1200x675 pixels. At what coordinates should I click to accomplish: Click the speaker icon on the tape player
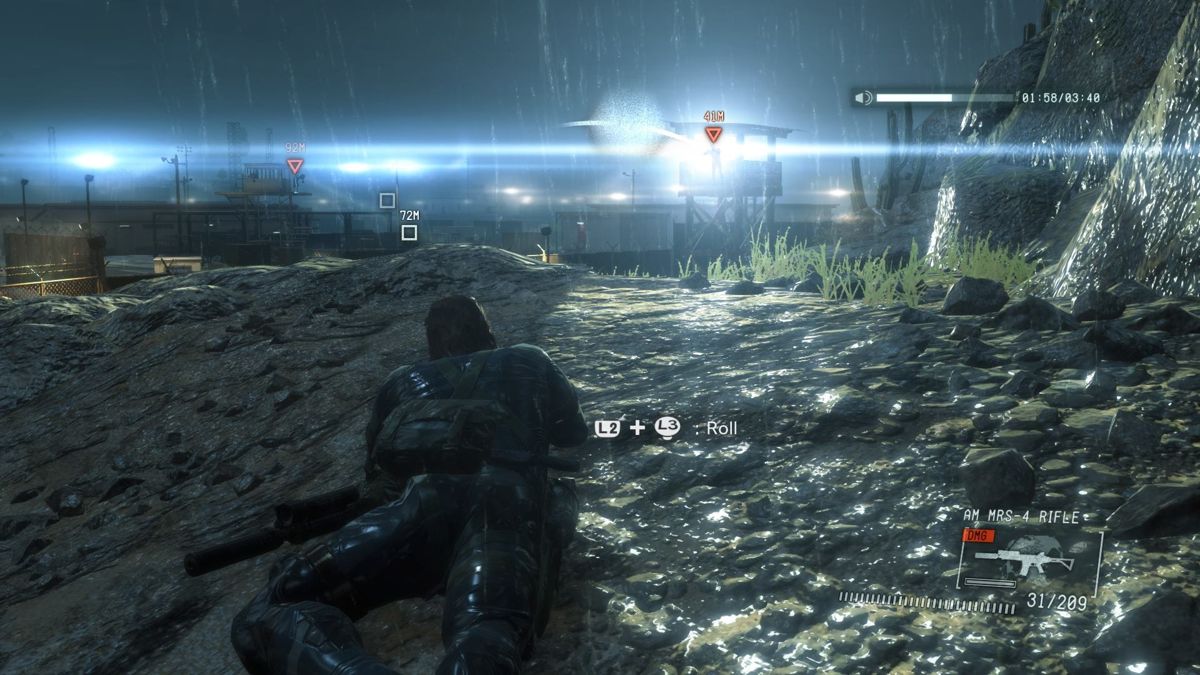tap(864, 98)
